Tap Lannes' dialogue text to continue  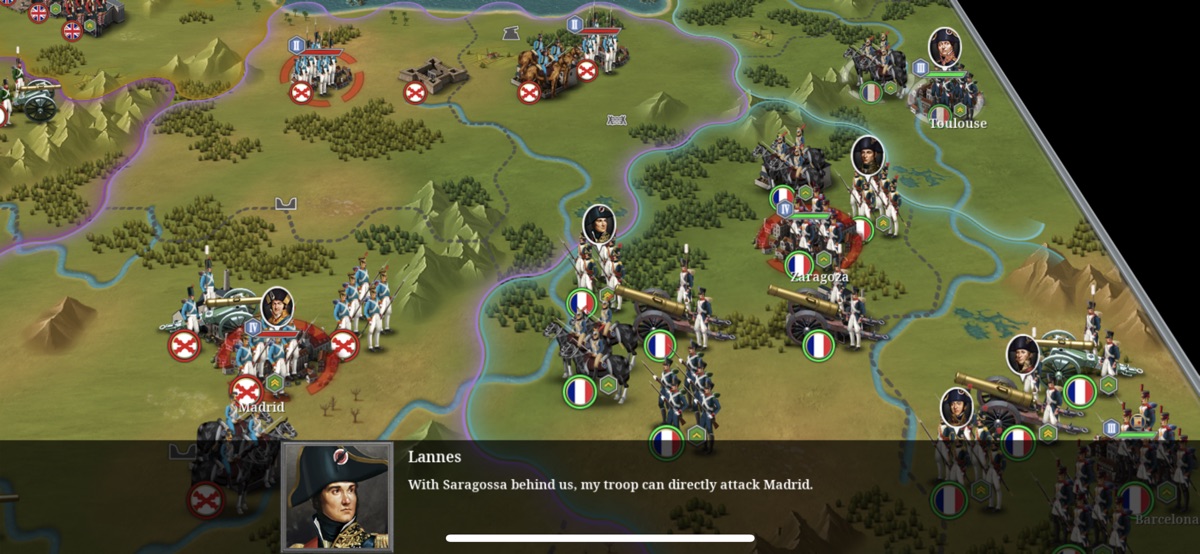tap(610, 485)
